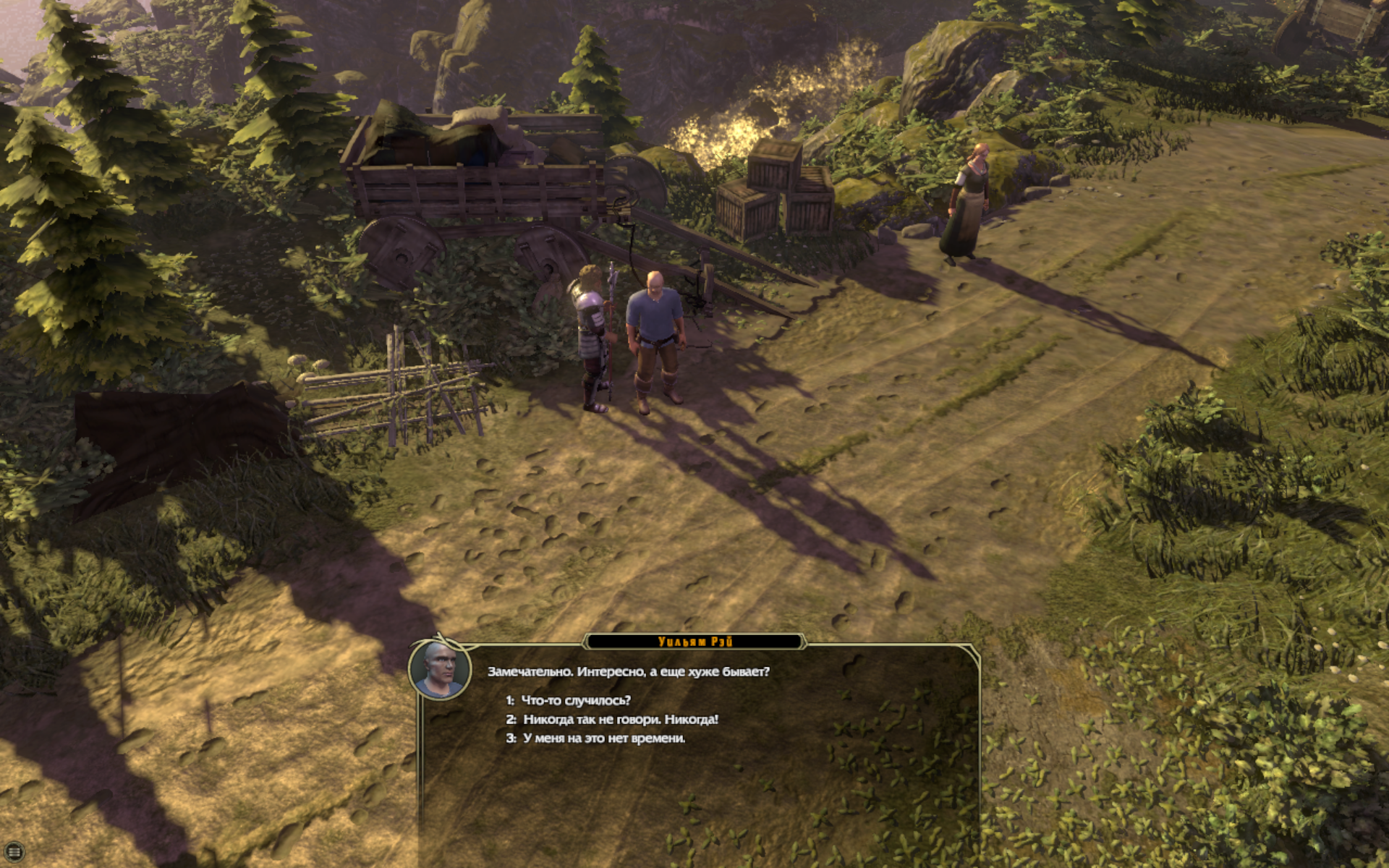Choose reply "Что-то случилось?"
This screenshot has height=868, width=1389.
(575, 700)
